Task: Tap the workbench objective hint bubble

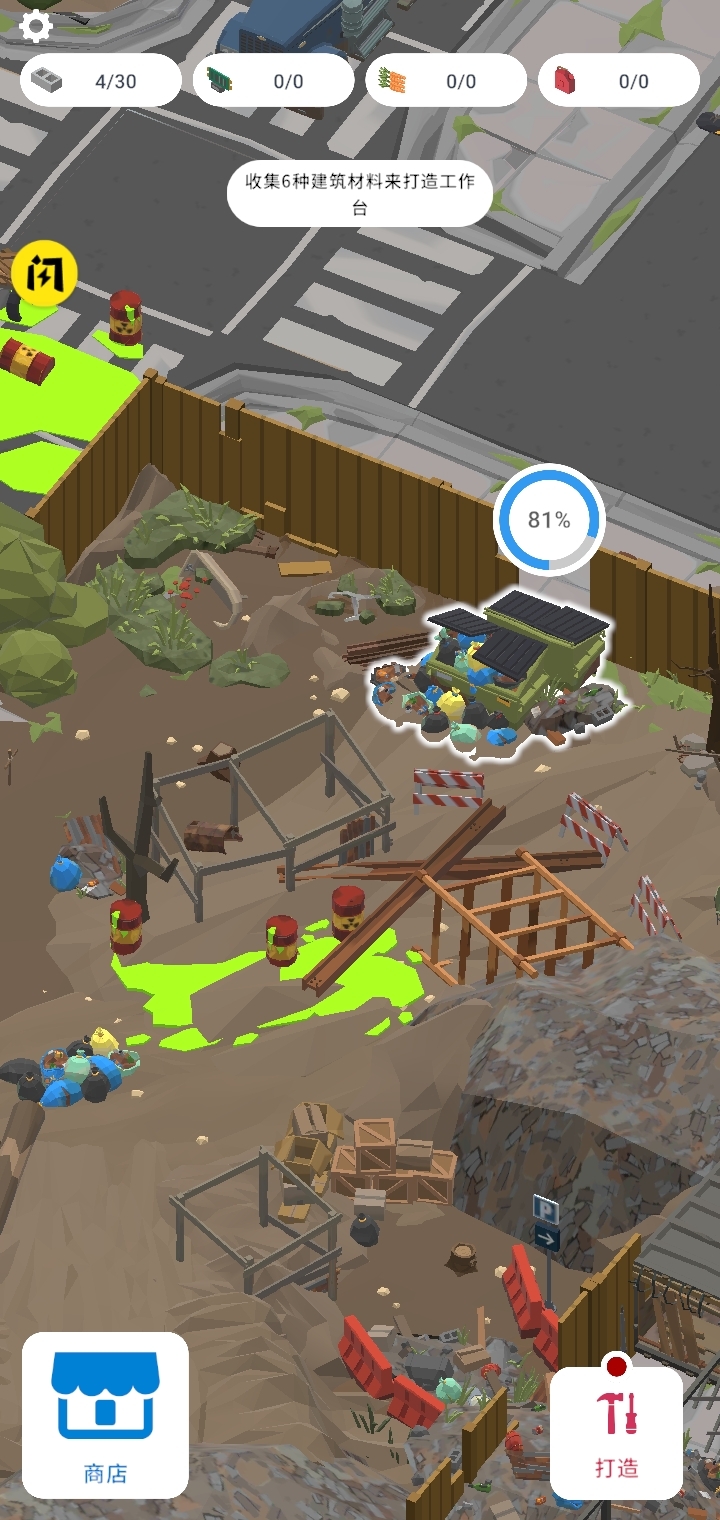Action: click(360, 194)
